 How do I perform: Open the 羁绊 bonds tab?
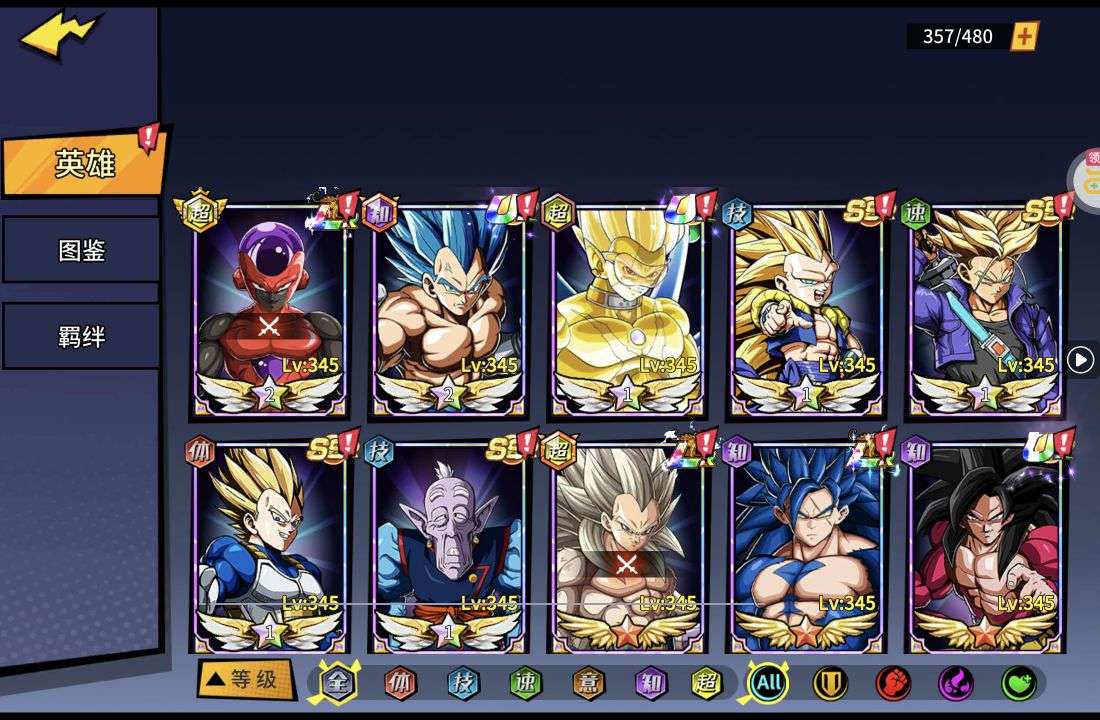click(81, 336)
